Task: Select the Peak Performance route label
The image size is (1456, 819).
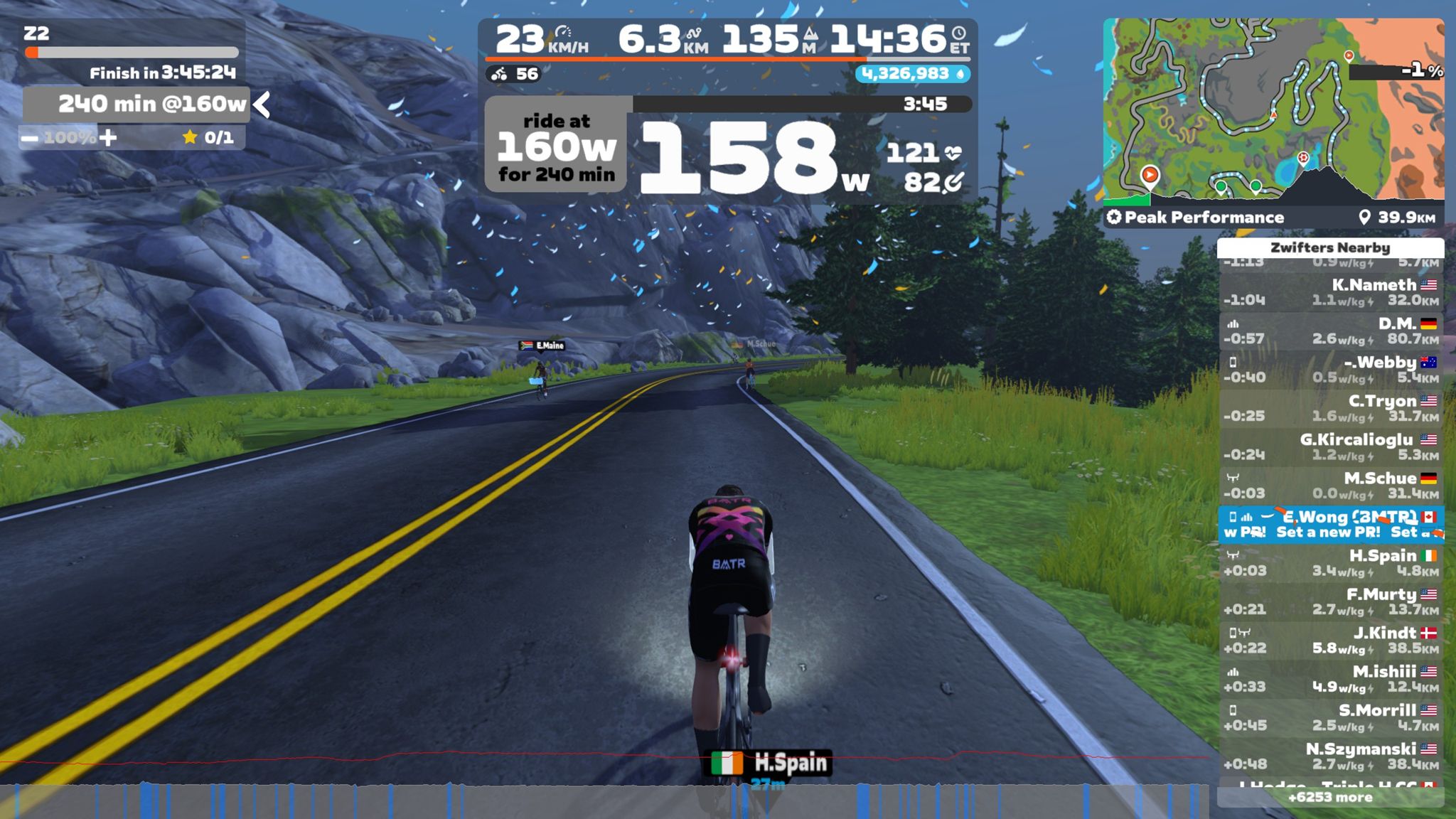Action: pos(1204,218)
